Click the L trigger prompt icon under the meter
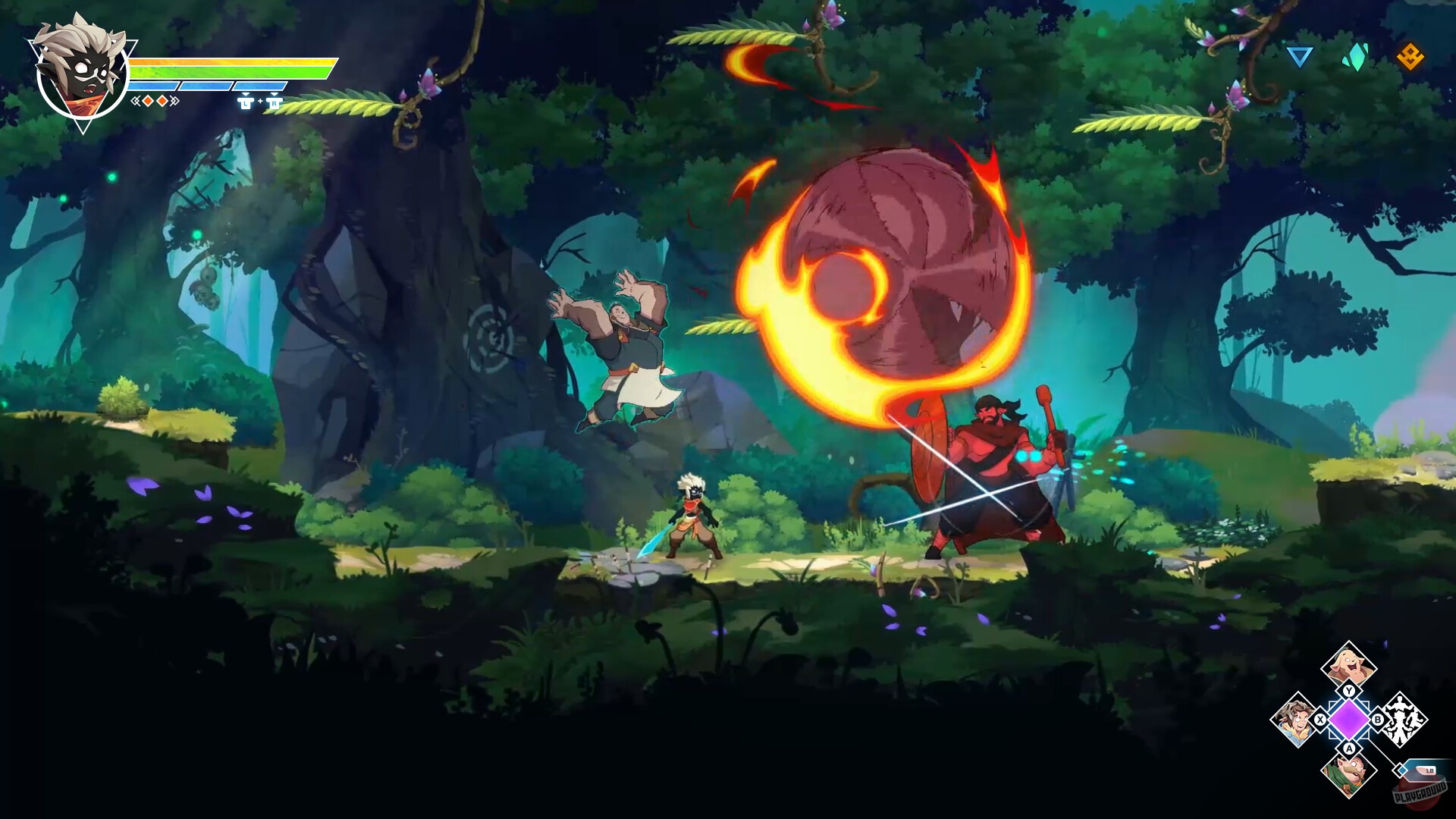Viewport: 1456px width, 819px height. tap(246, 105)
